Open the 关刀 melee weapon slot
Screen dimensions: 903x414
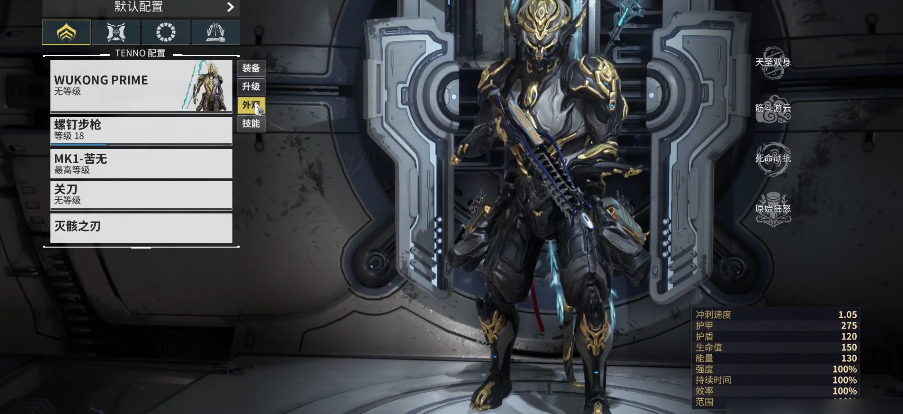[x=141, y=195]
